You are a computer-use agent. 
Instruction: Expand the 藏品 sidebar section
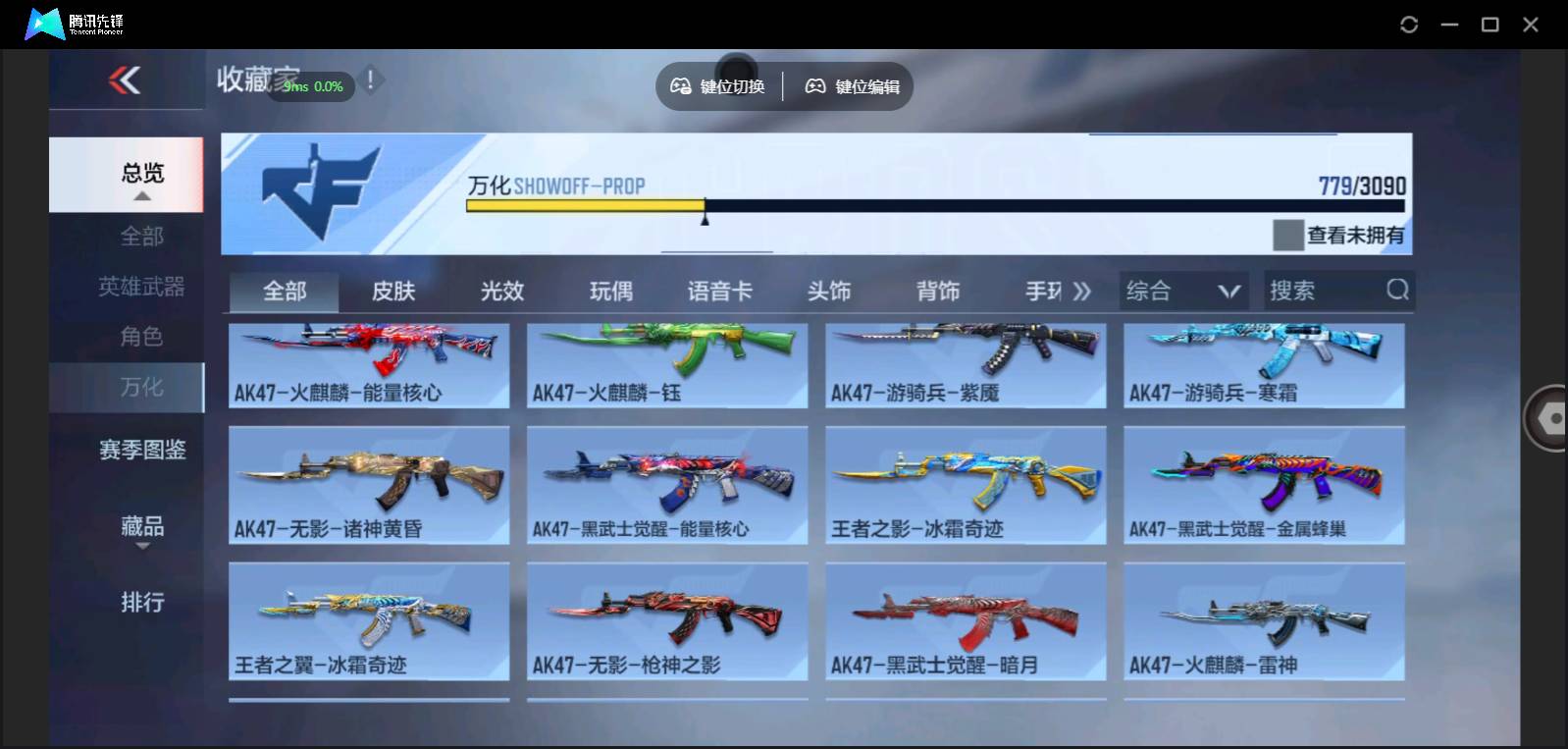pos(141,527)
